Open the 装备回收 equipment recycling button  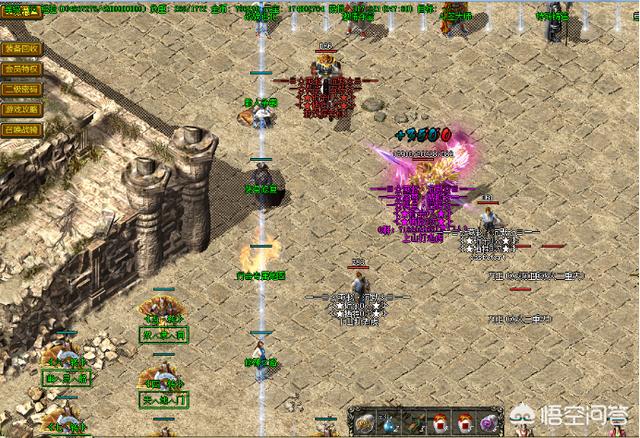coord(21,48)
